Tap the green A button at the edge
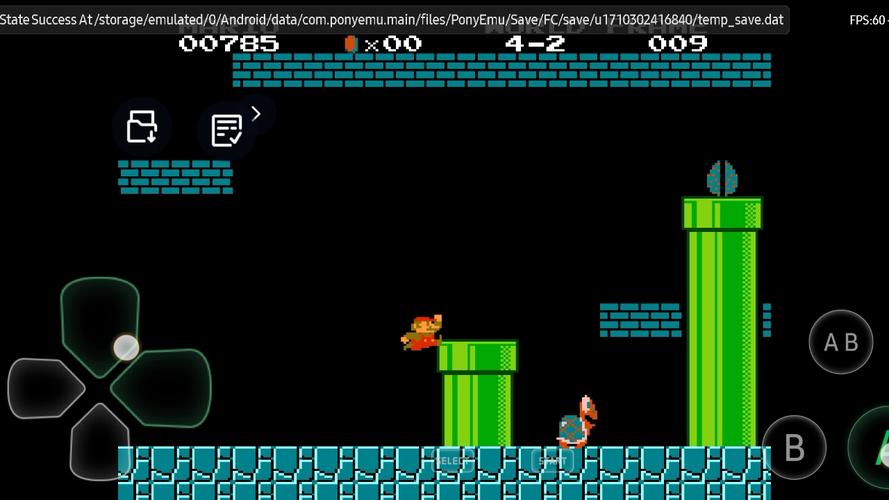 (872, 447)
